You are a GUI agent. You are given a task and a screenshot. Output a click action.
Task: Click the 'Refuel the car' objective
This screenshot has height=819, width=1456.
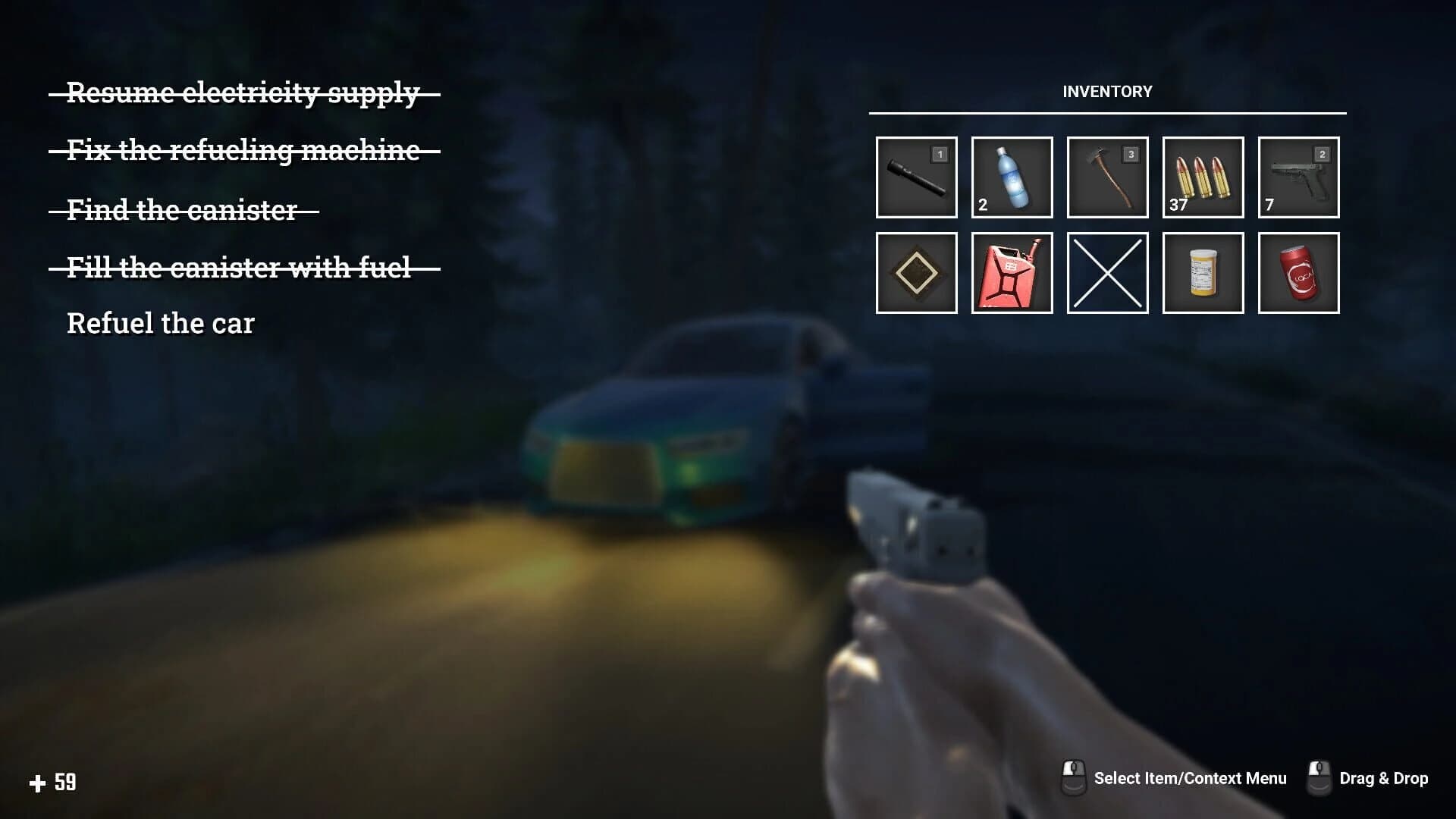161,324
